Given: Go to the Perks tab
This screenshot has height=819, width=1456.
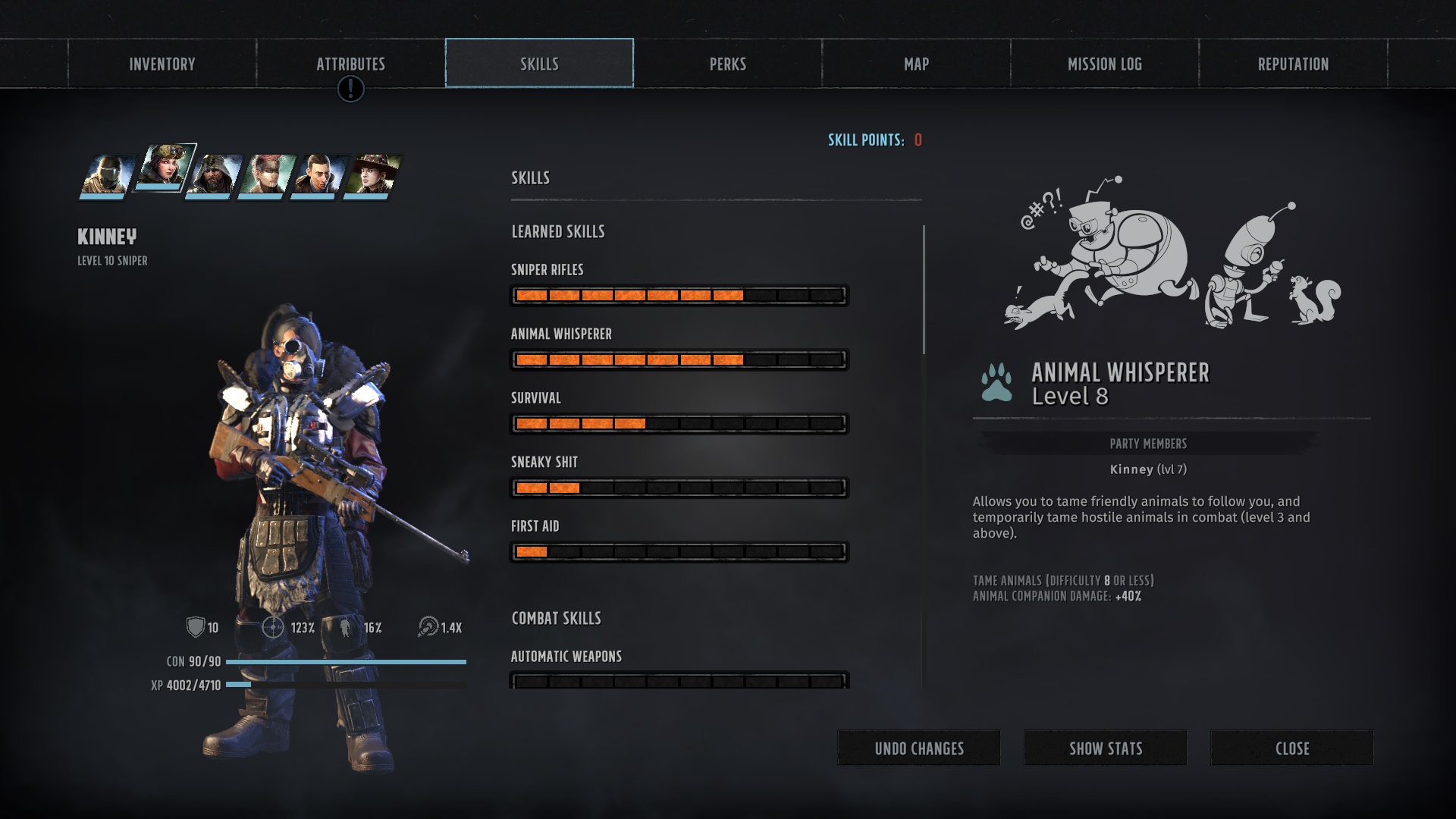Looking at the screenshot, I should [x=728, y=64].
